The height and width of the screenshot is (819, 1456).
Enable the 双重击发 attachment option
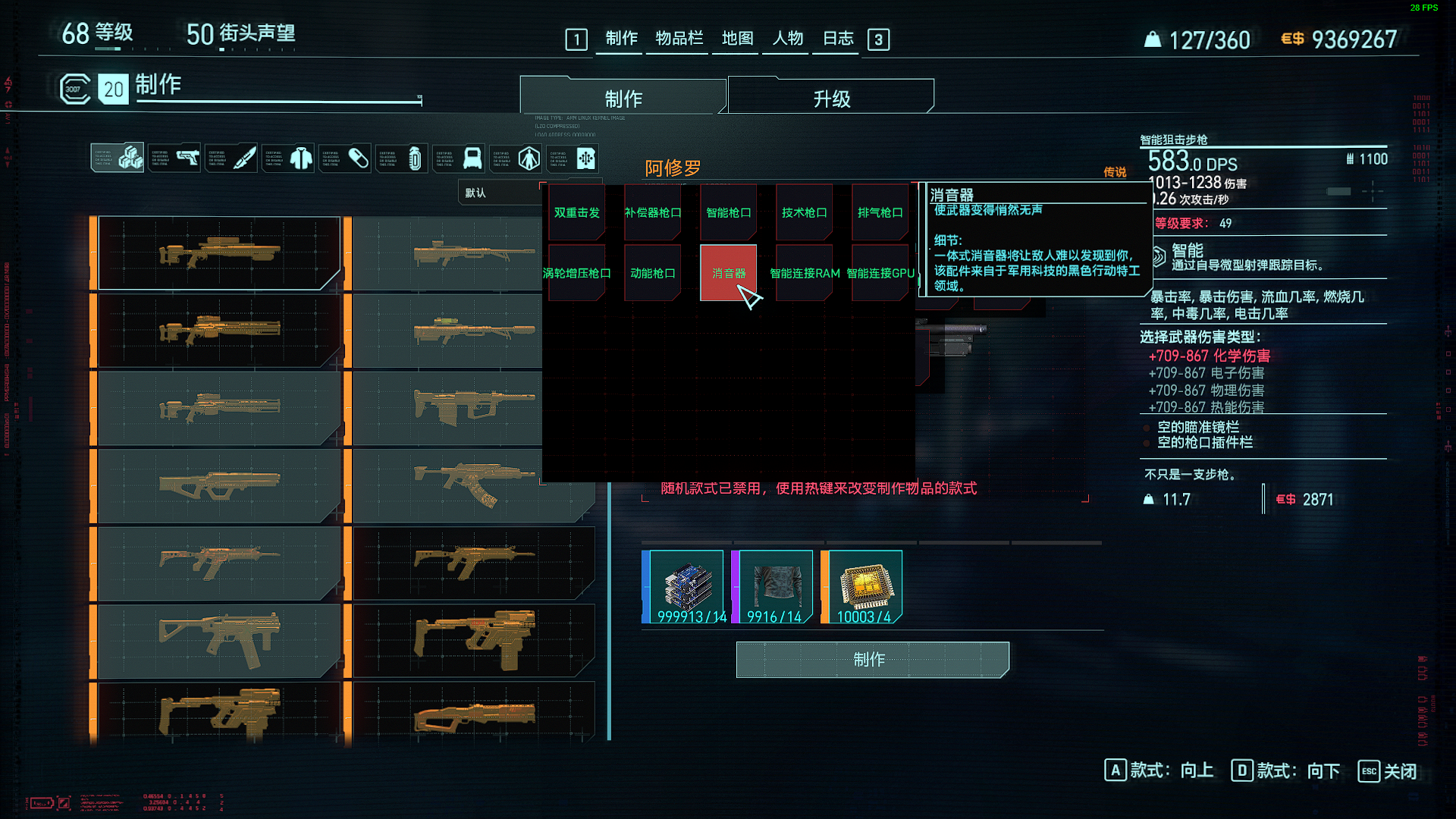coord(576,212)
